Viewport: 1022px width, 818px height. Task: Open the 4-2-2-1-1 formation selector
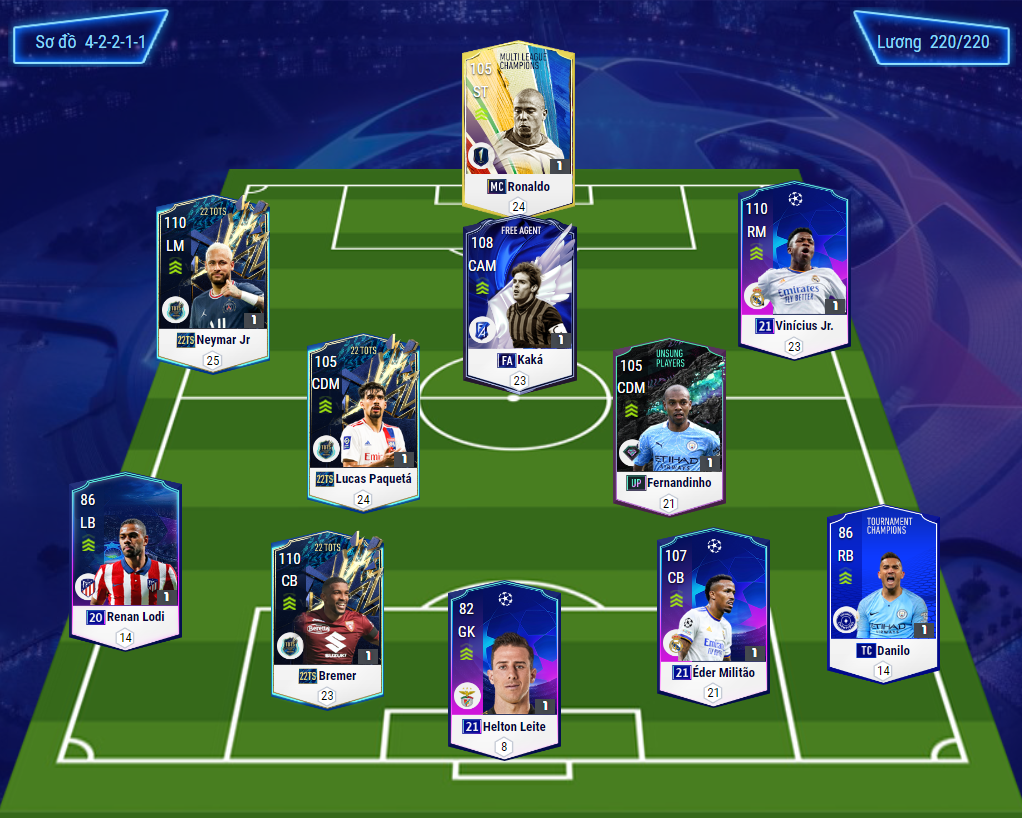[x=90, y=42]
